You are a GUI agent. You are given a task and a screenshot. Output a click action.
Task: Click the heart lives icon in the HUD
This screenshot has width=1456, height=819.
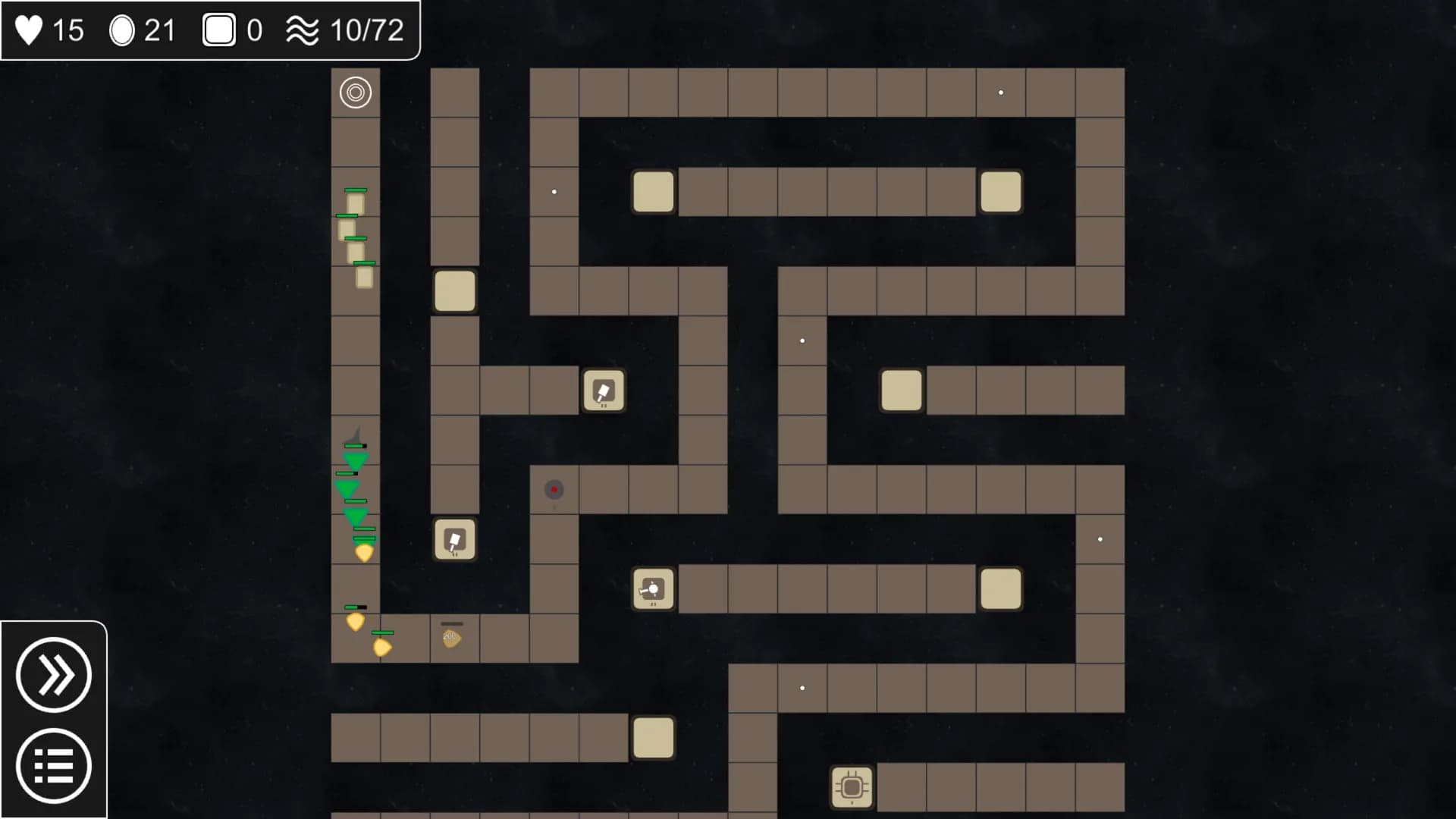[29, 30]
